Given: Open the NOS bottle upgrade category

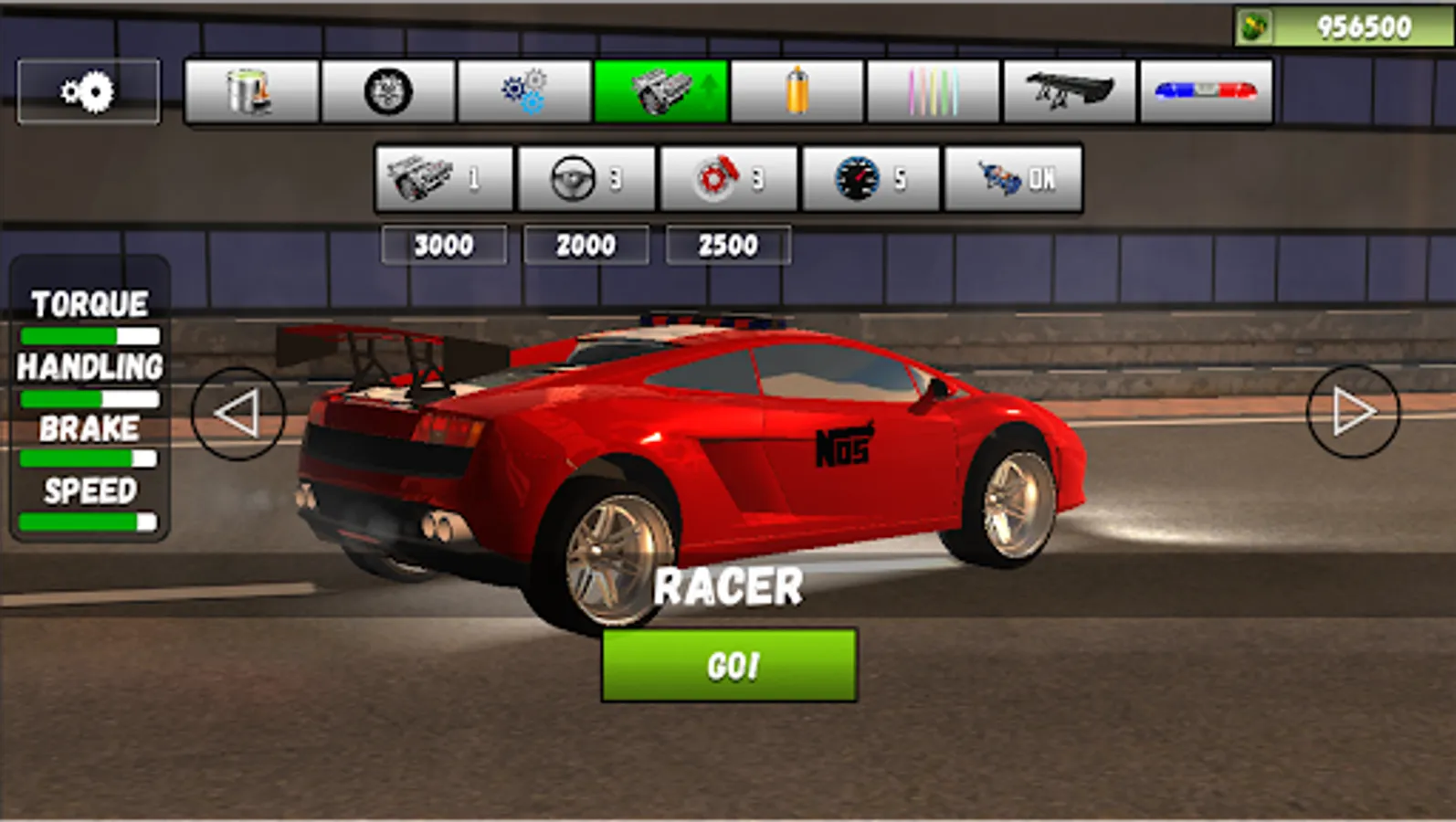Looking at the screenshot, I should (x=797, y=91).
